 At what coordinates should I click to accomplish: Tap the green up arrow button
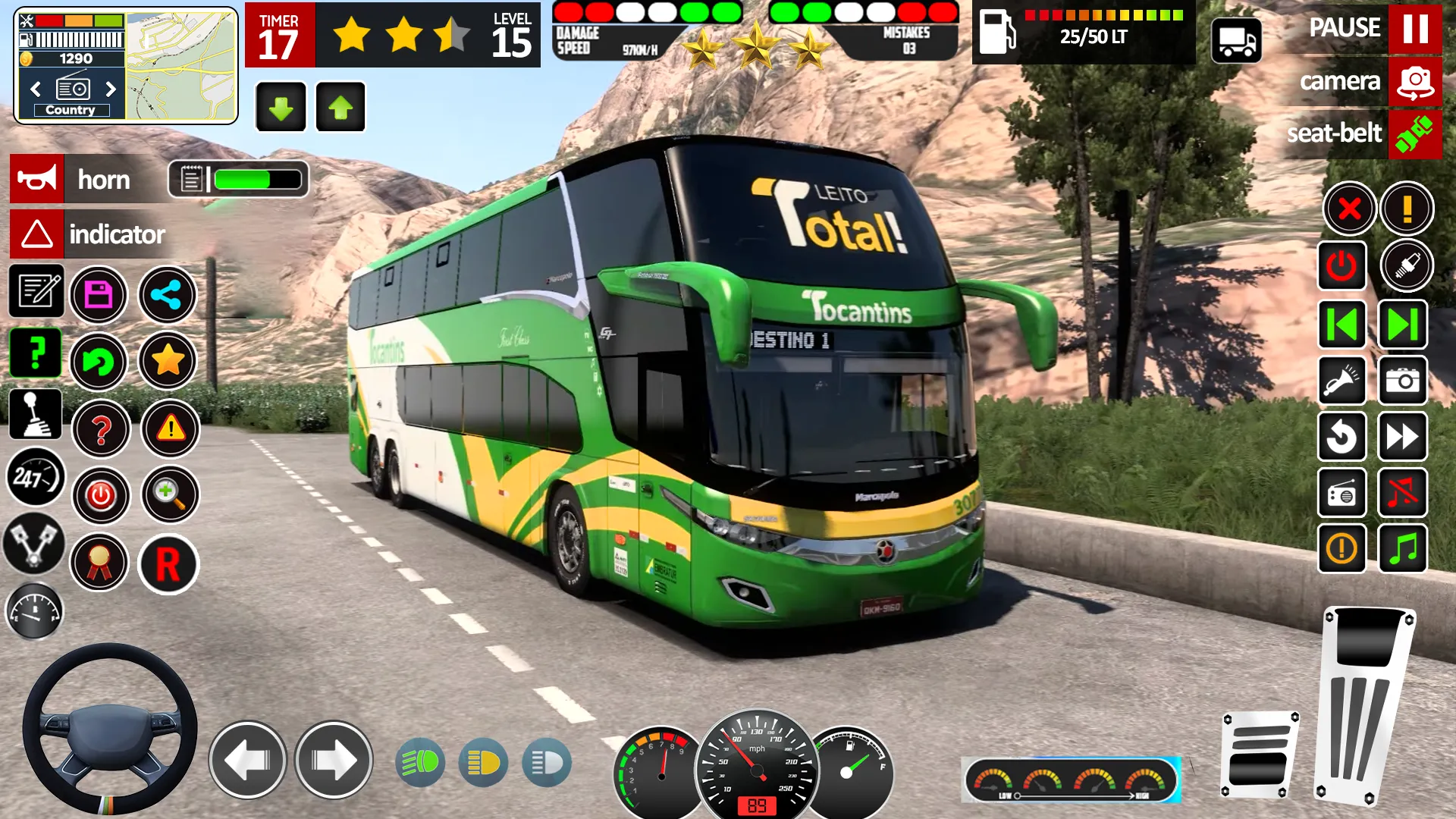[340, 108]
